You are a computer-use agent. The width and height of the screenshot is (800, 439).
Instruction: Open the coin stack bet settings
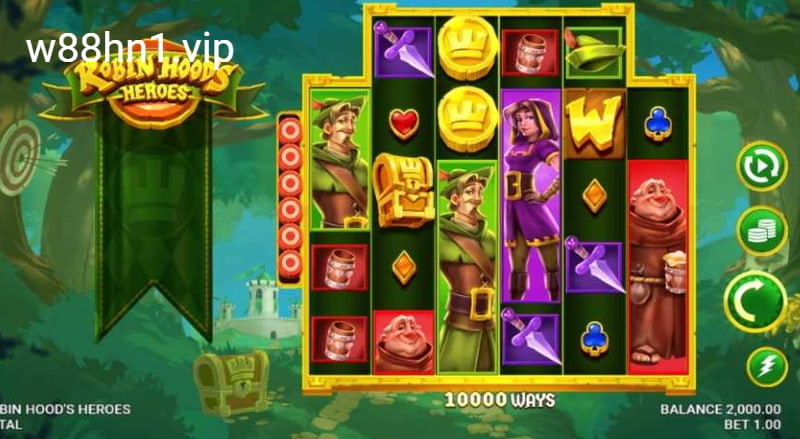pyautogui.click(x=762, y=230)
